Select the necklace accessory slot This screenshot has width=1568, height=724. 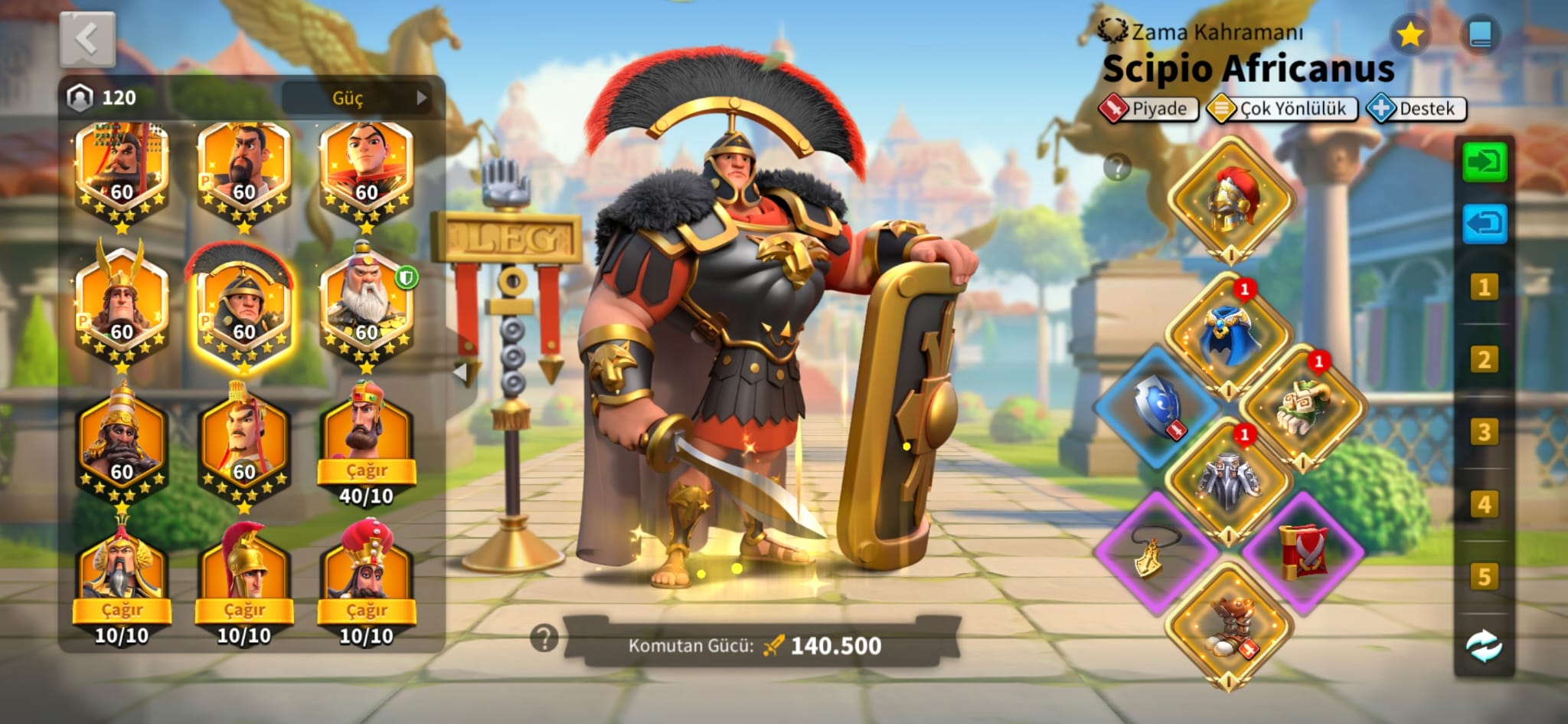1156,552
